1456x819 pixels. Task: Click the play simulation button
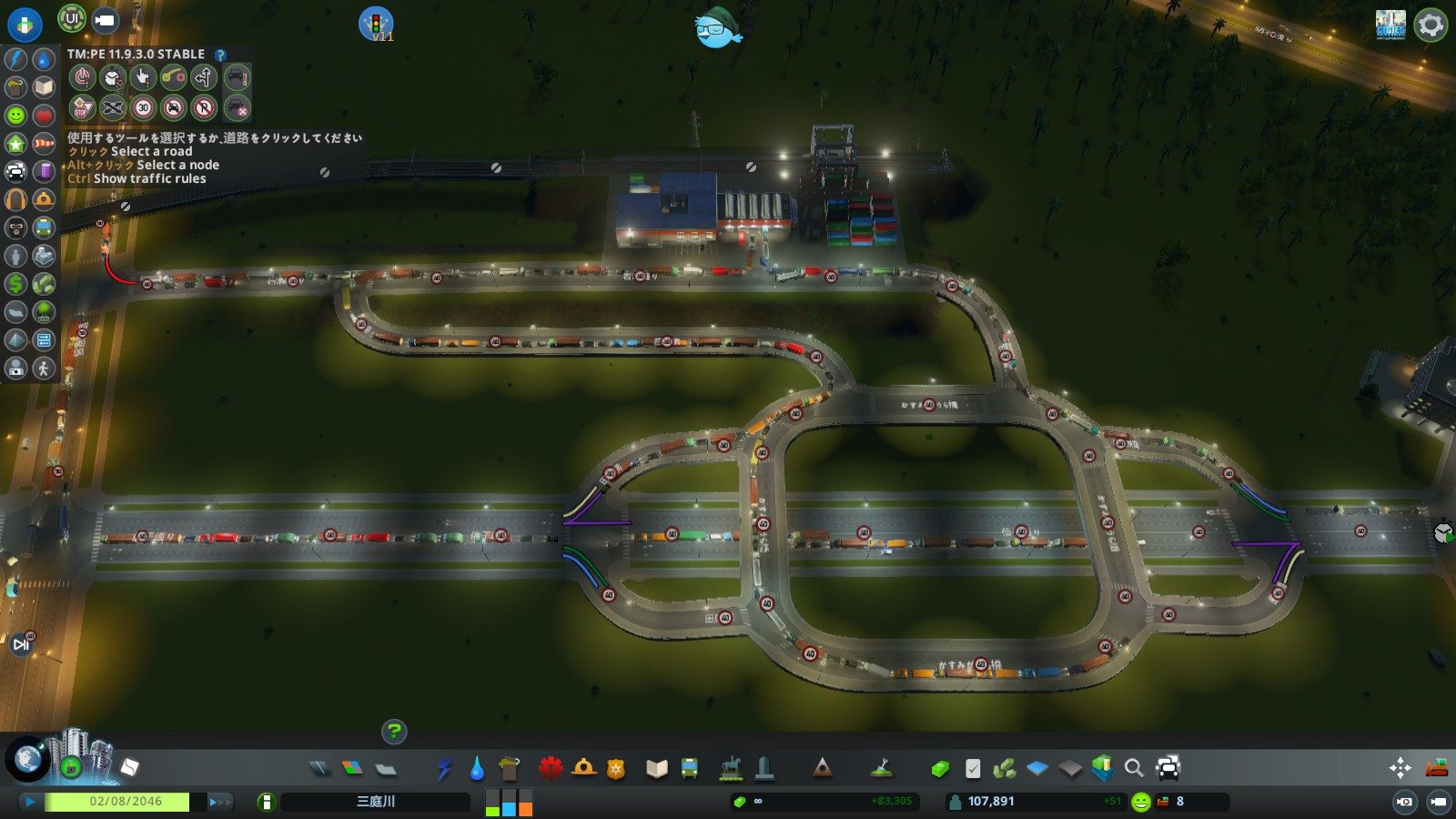[x=29, y=802]
